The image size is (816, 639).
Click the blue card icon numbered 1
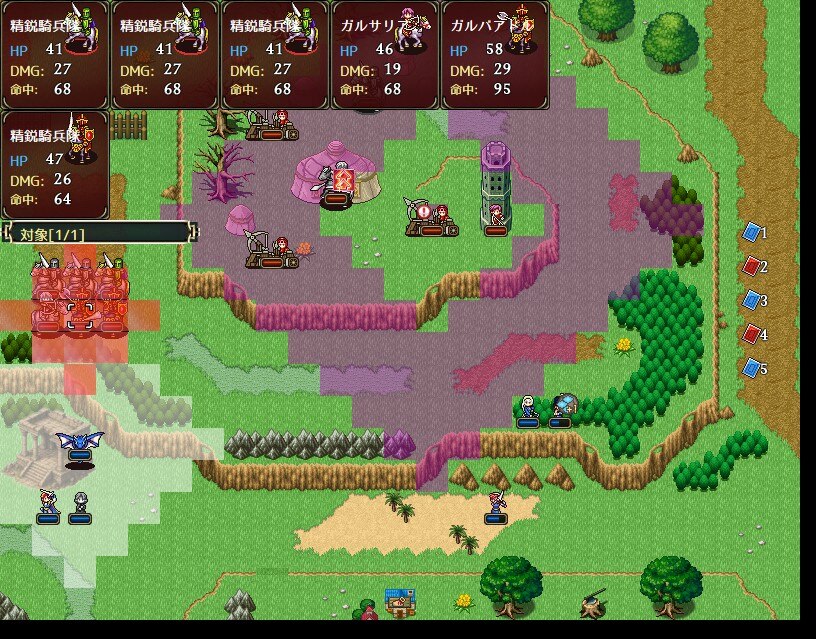tap(752, 233)
